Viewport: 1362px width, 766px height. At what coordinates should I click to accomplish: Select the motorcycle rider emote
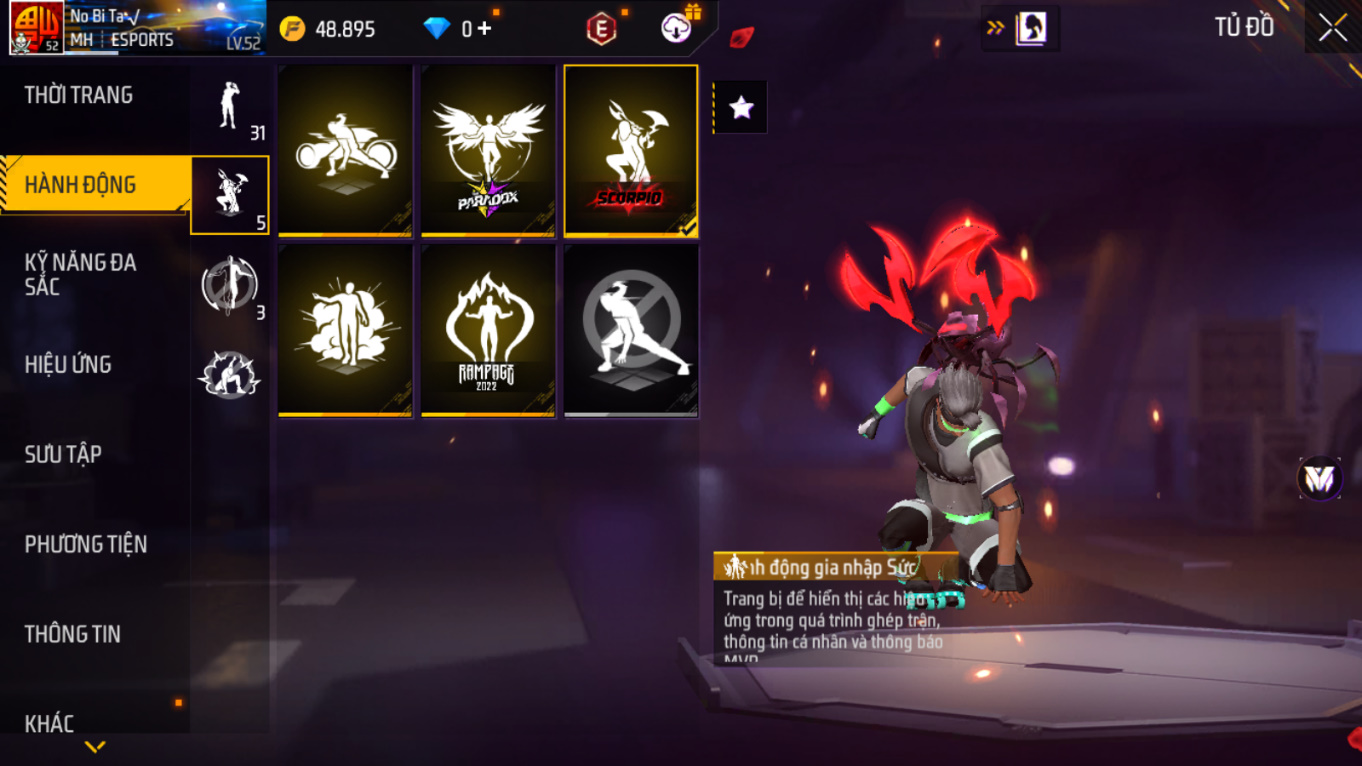pos(346,151)
